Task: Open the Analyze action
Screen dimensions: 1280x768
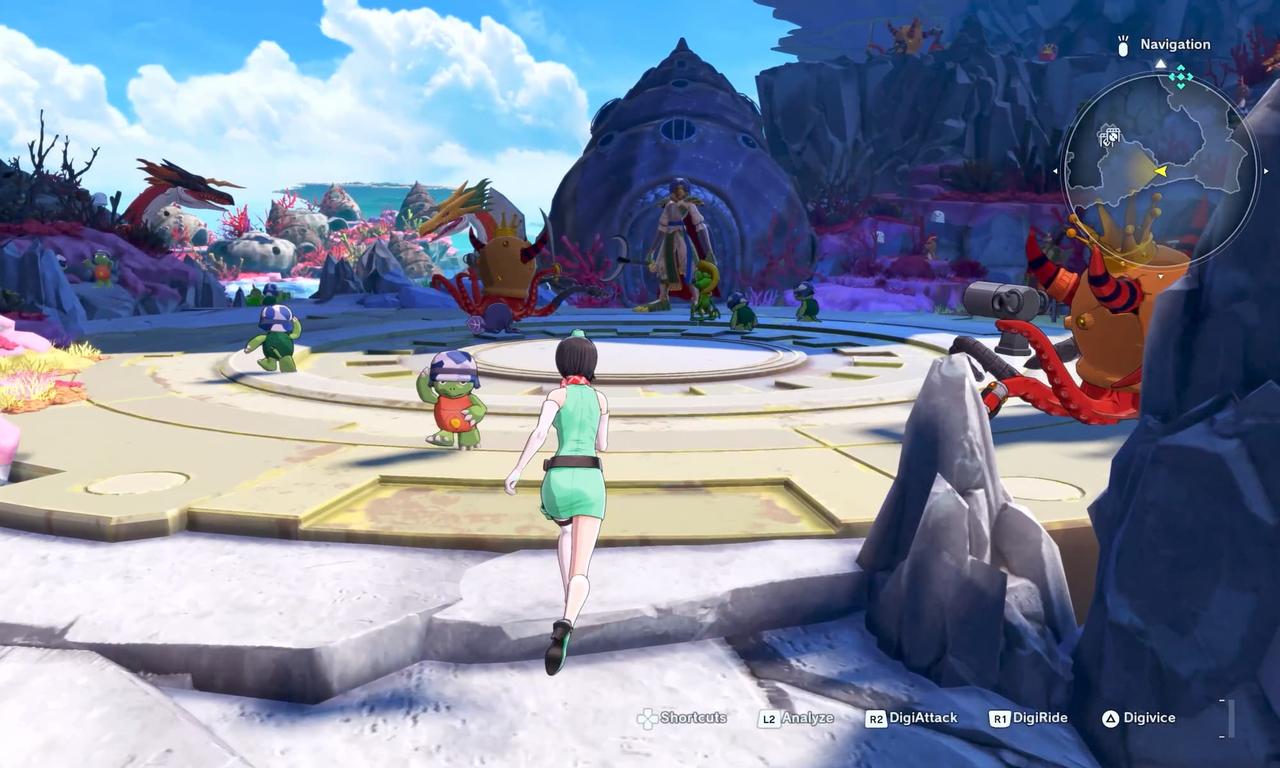Action: (x=803, y=717)
